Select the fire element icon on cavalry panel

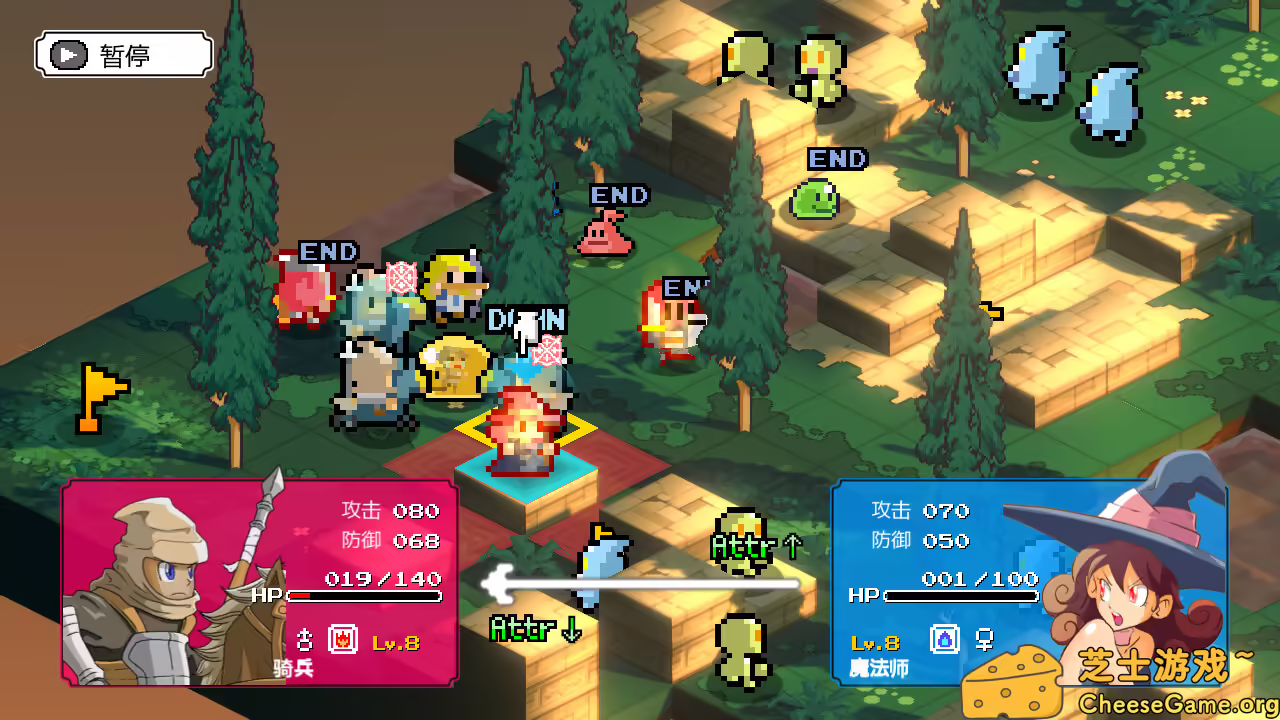pos(342,639)
